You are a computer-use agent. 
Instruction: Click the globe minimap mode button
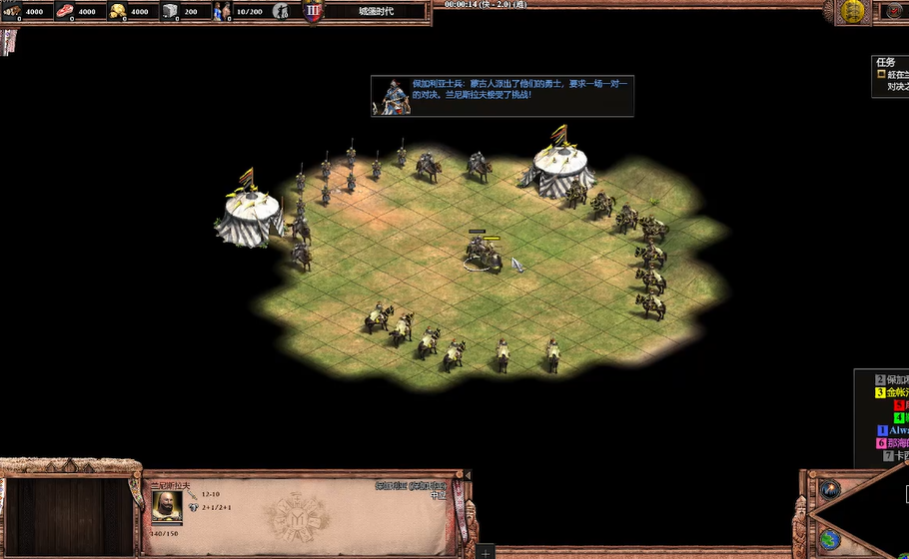pyautogui.click(x=830, y=540)
